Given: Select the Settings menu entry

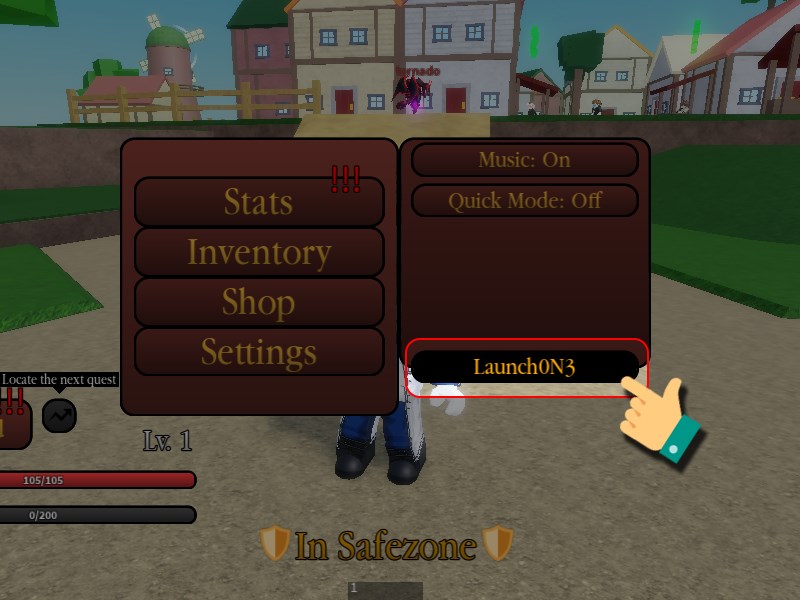Looking at the screenshot, I should 259,352.
